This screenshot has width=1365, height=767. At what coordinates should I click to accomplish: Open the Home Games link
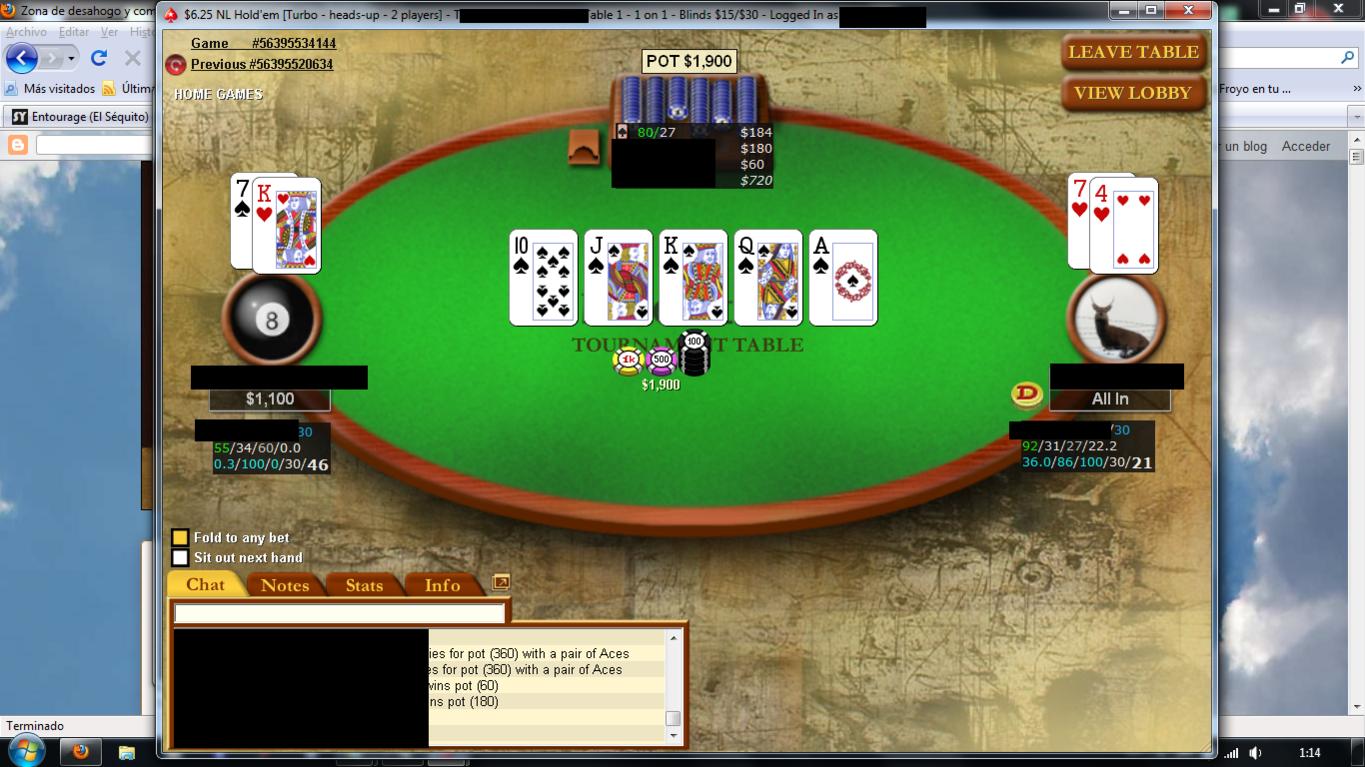(218, 94)
